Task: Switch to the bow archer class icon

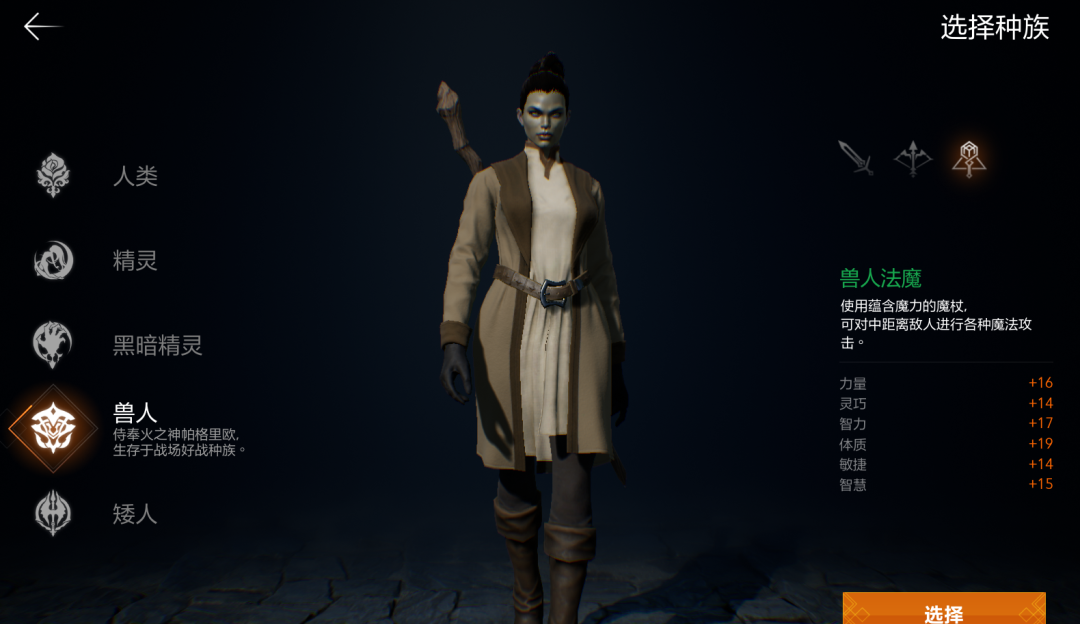Action: pos(912,158)
